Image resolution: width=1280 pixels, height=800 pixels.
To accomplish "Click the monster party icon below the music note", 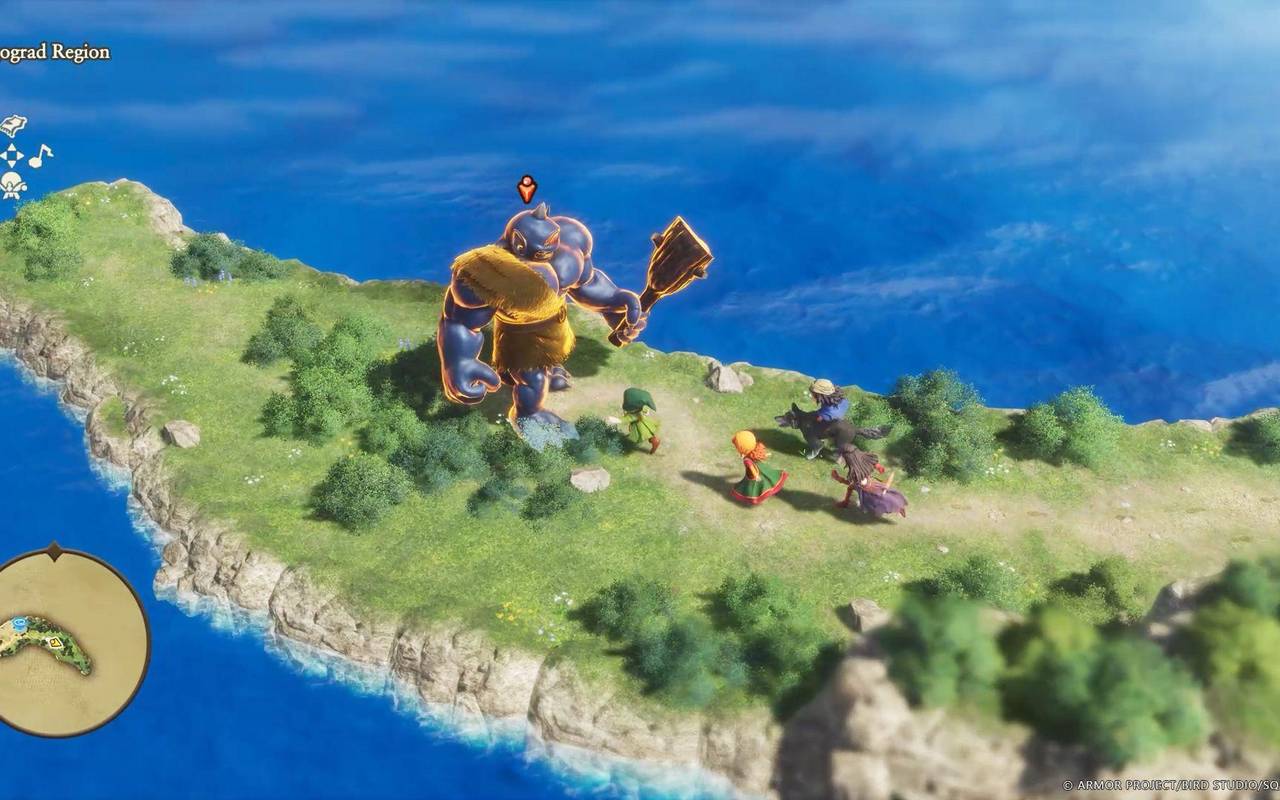I will tap(14, 184).
